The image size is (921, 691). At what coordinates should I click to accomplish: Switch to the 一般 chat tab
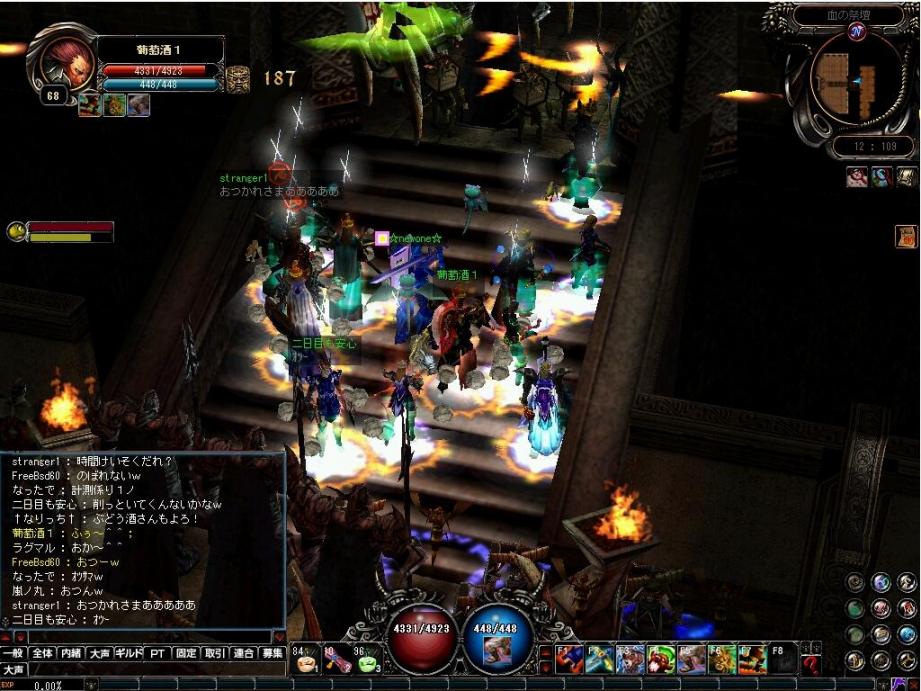tap(13, 653)
